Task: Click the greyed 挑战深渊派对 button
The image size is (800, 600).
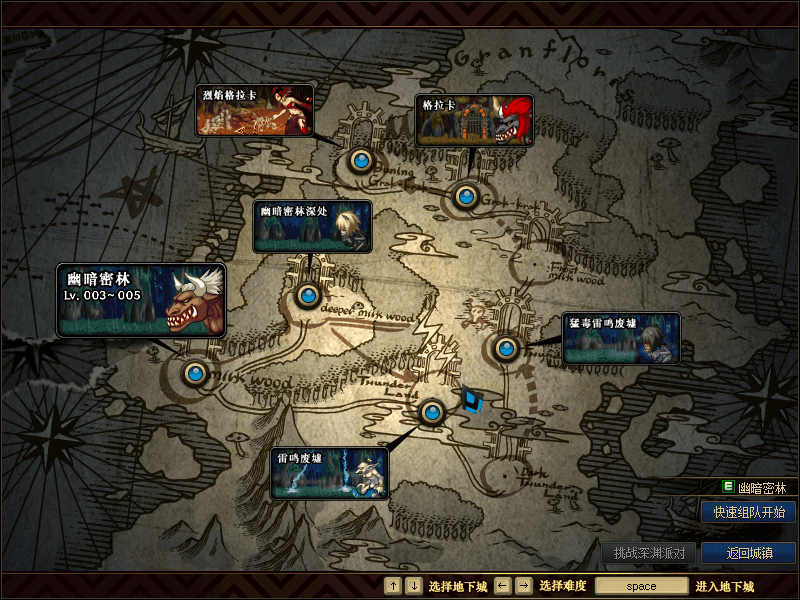Action: 649,553
